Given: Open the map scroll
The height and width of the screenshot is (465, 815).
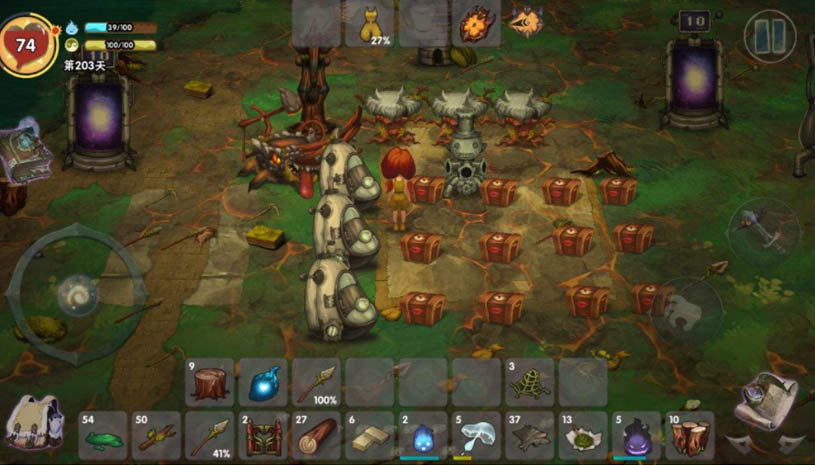Looking at the screenshot, I should 765,399.
